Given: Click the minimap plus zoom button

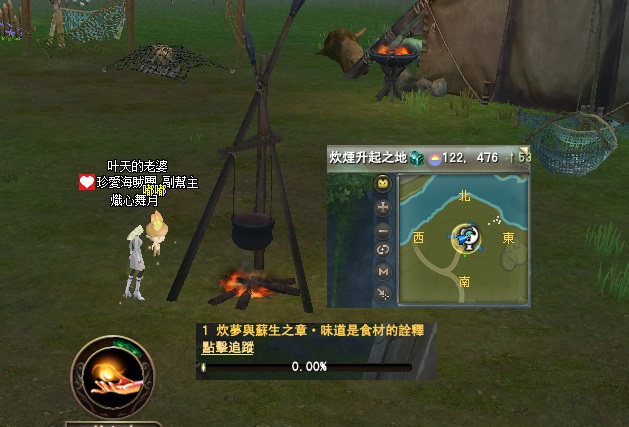Looking at the screenshot, I should point(383,208).
